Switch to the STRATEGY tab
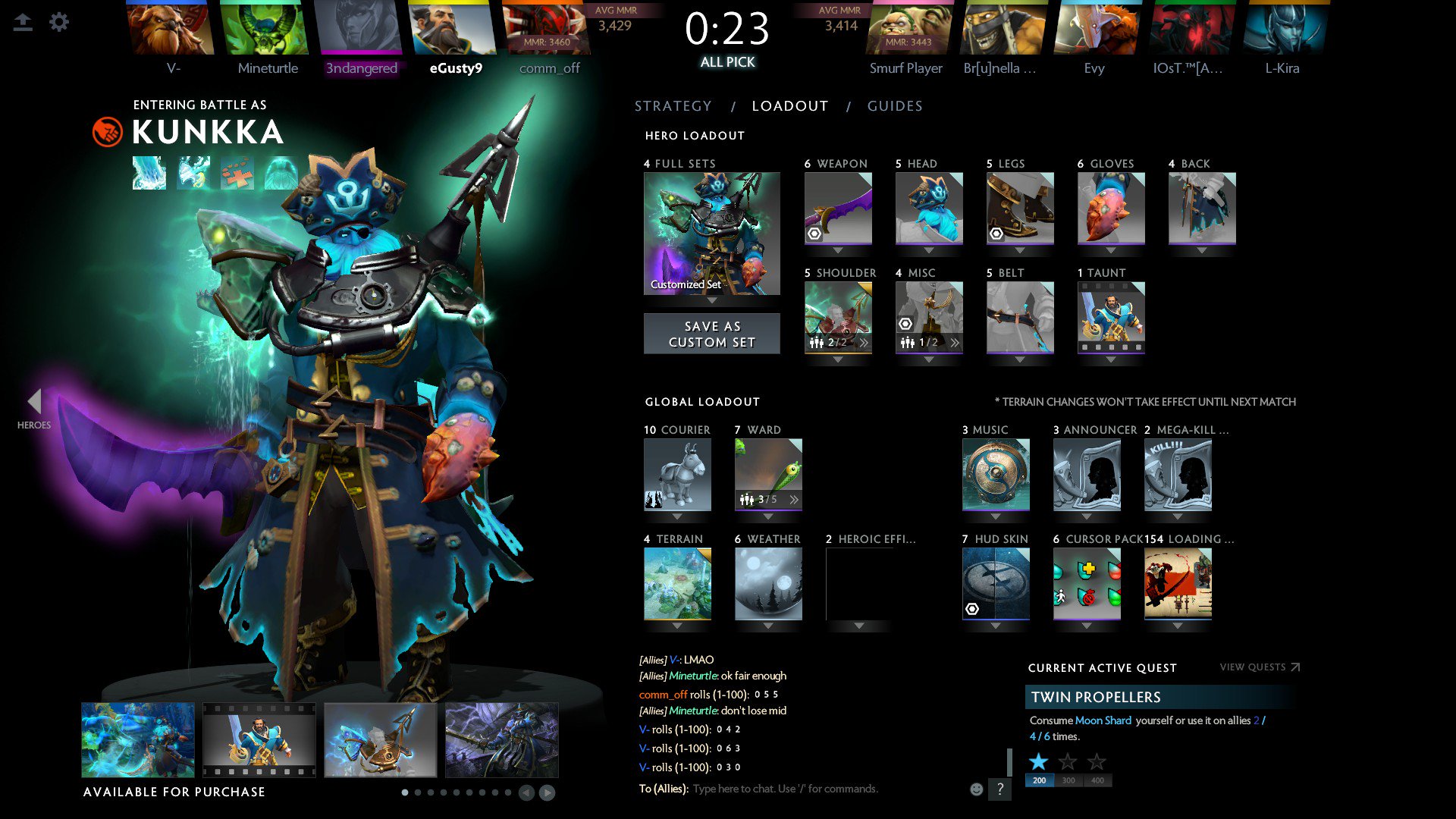This screenshot has width=1456, height=819. 673,106
